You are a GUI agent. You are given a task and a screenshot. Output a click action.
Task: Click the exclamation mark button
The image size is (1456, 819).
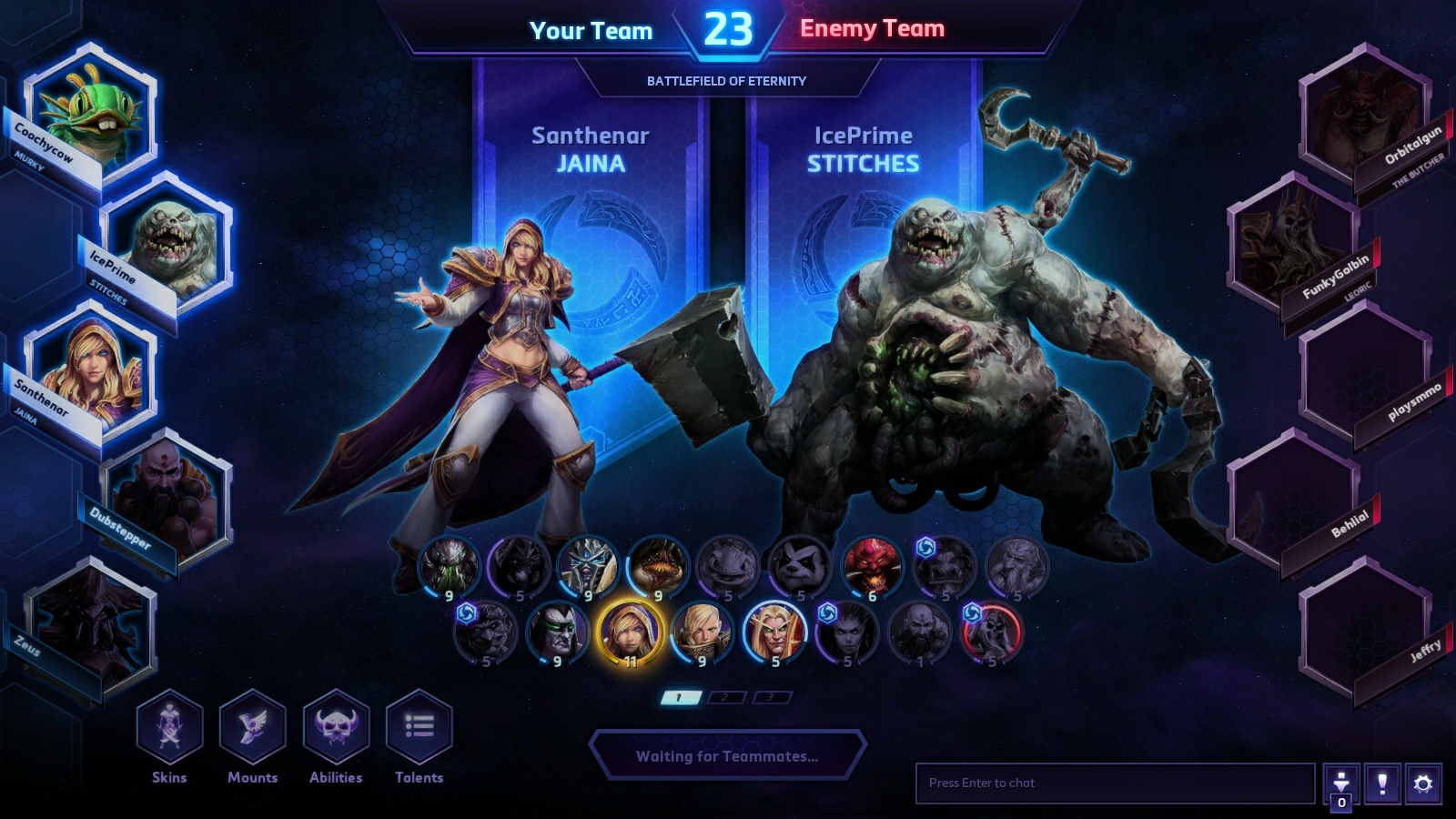1382,784
